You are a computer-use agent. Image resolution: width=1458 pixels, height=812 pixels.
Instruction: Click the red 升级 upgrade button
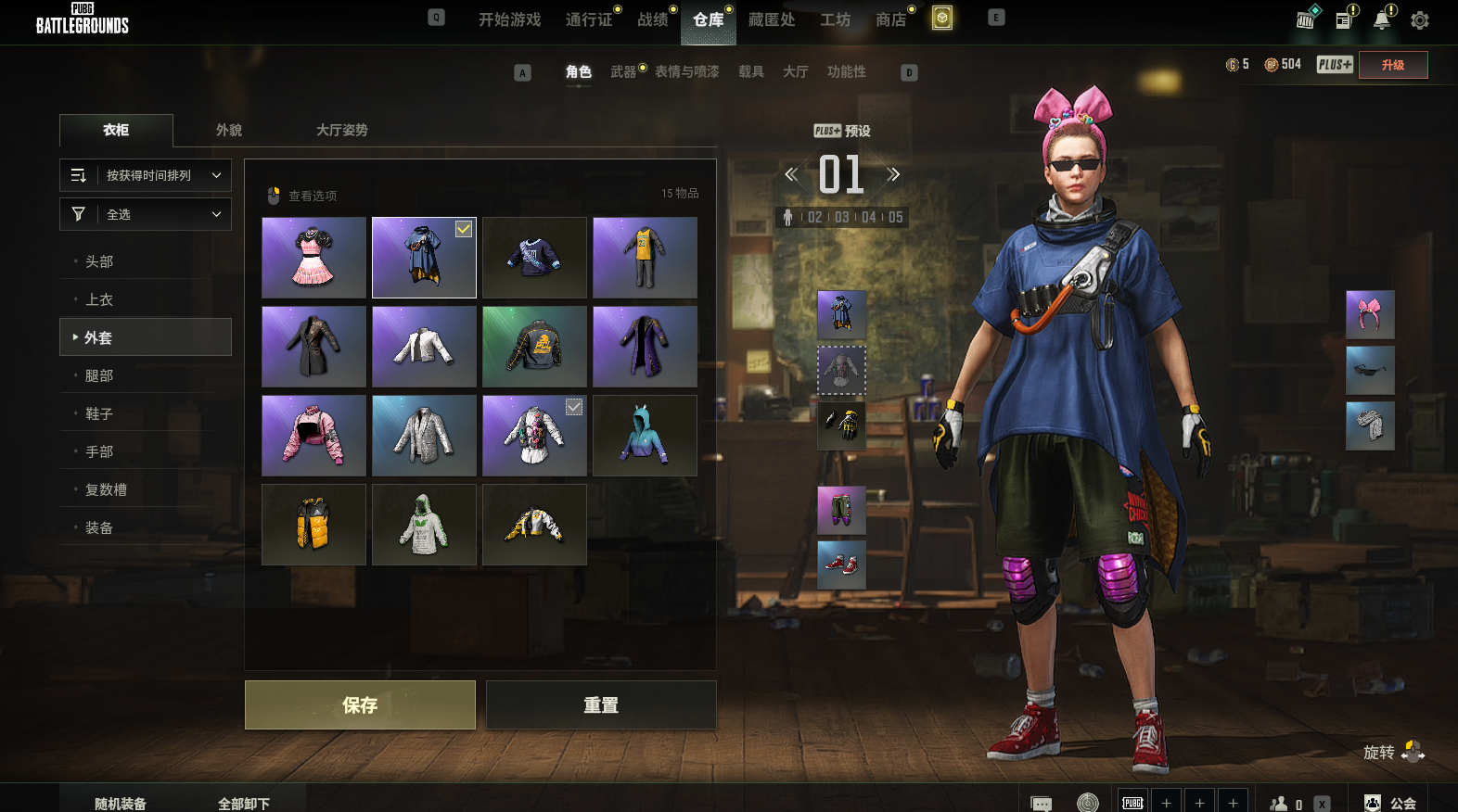[x=1392, y=65]
